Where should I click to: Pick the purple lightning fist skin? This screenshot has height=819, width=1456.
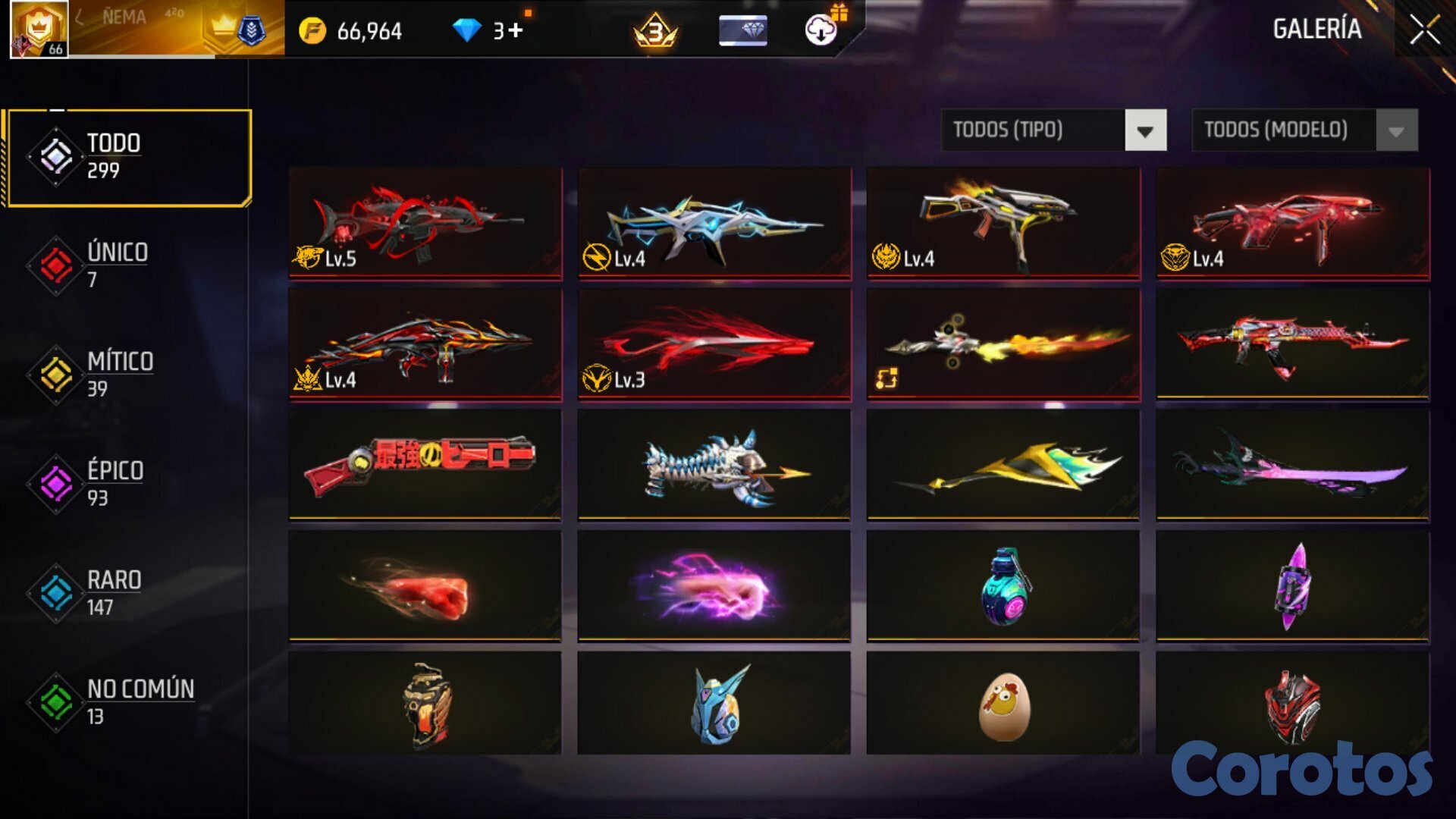click(x=714, y=585)
